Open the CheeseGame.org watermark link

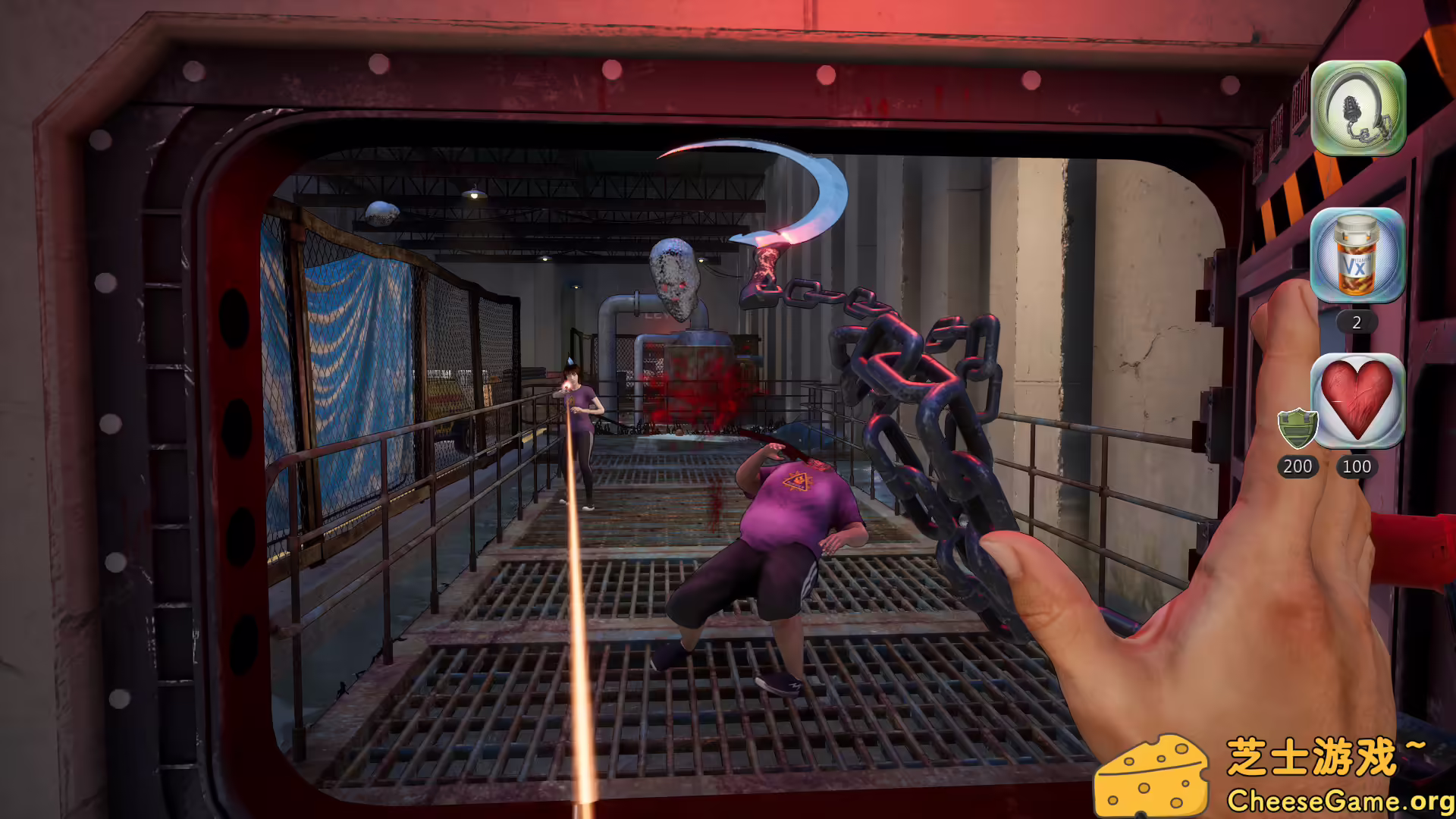coord(1339,801)
